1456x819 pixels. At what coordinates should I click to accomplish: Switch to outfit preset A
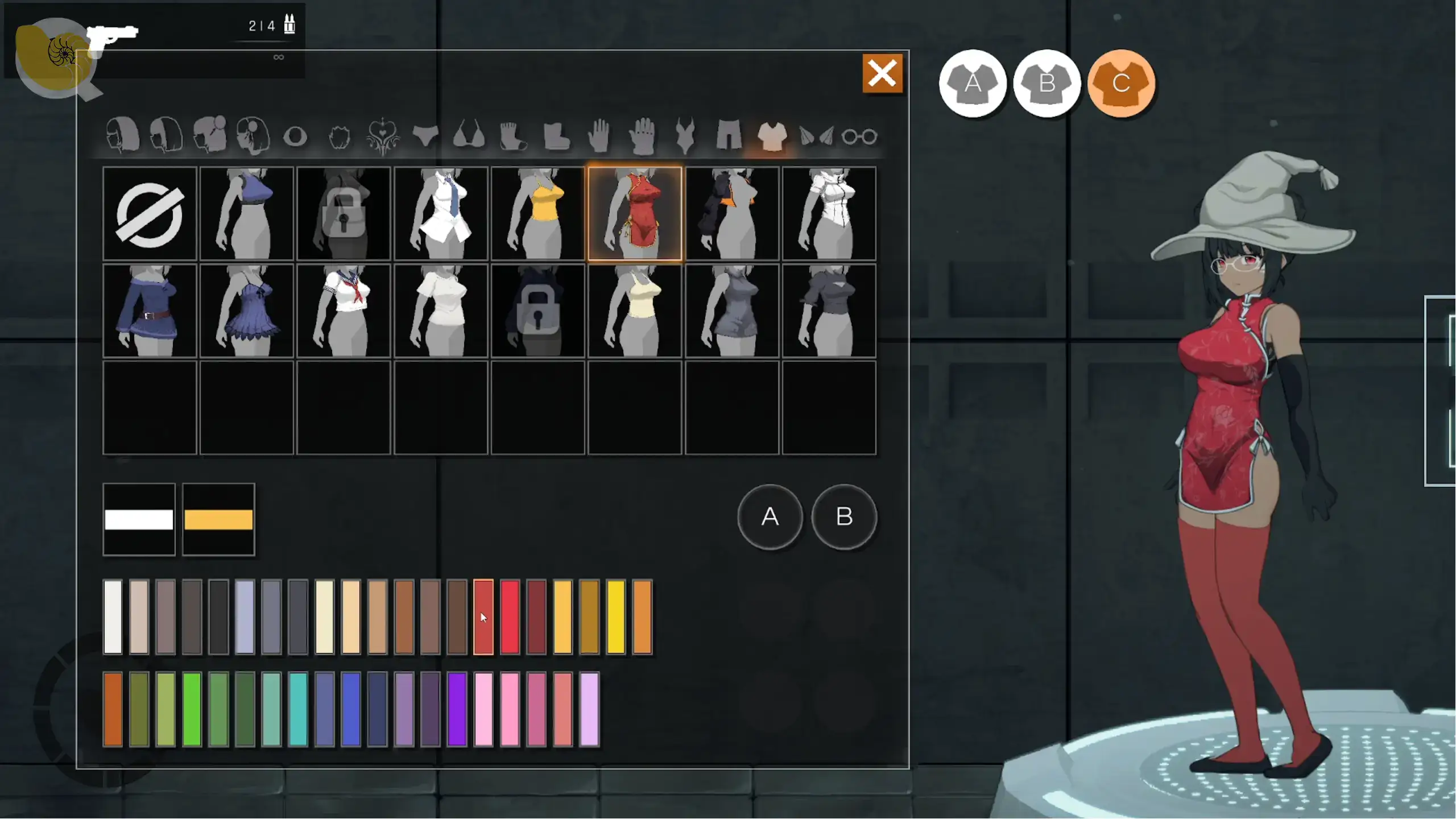pyautogui.click(x=973, y=84)
